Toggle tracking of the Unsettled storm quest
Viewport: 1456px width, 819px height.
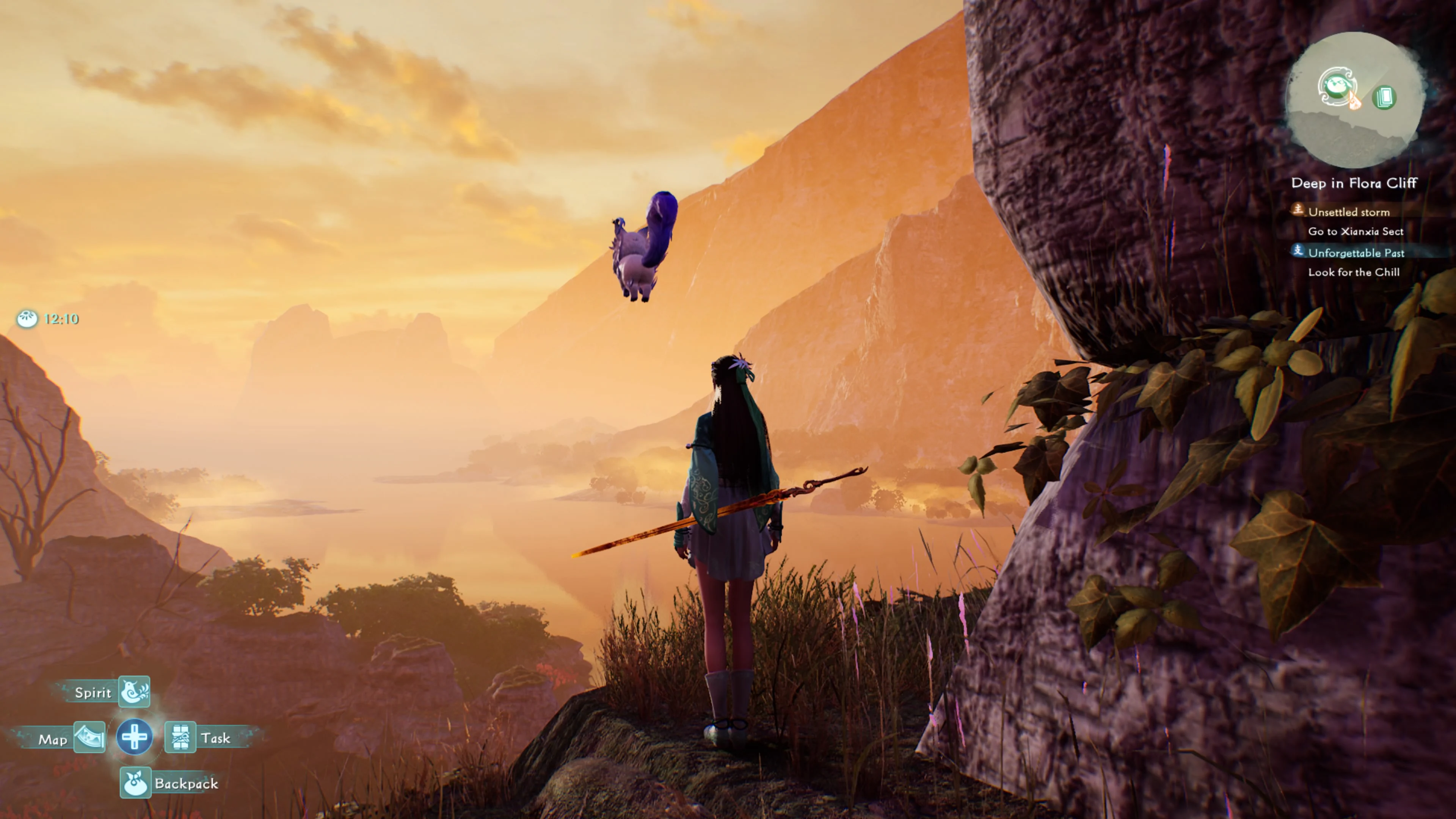pyautogui.click(x=1350, y=212)
